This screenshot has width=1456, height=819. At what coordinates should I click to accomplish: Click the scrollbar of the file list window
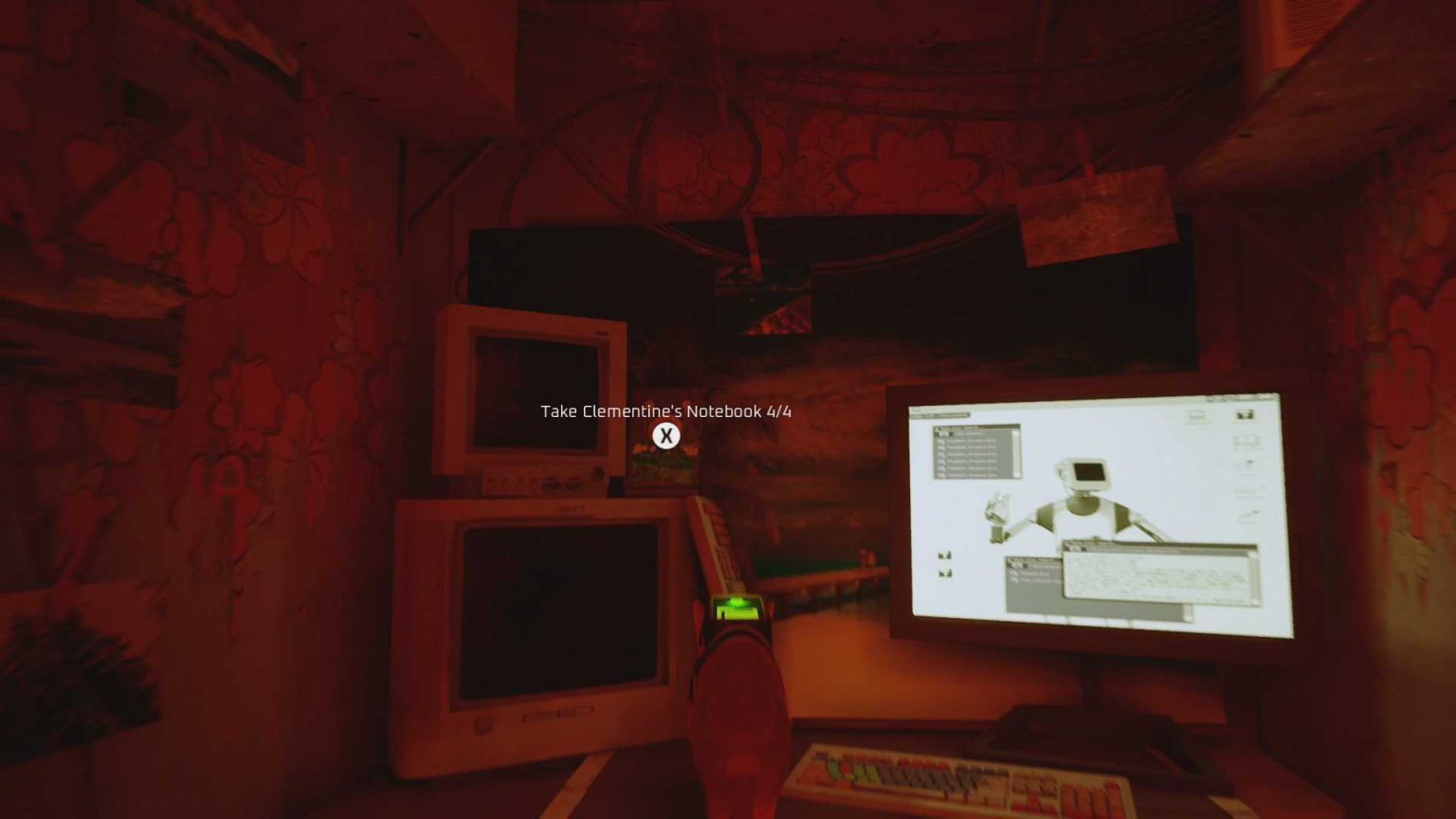(1015, 455)
